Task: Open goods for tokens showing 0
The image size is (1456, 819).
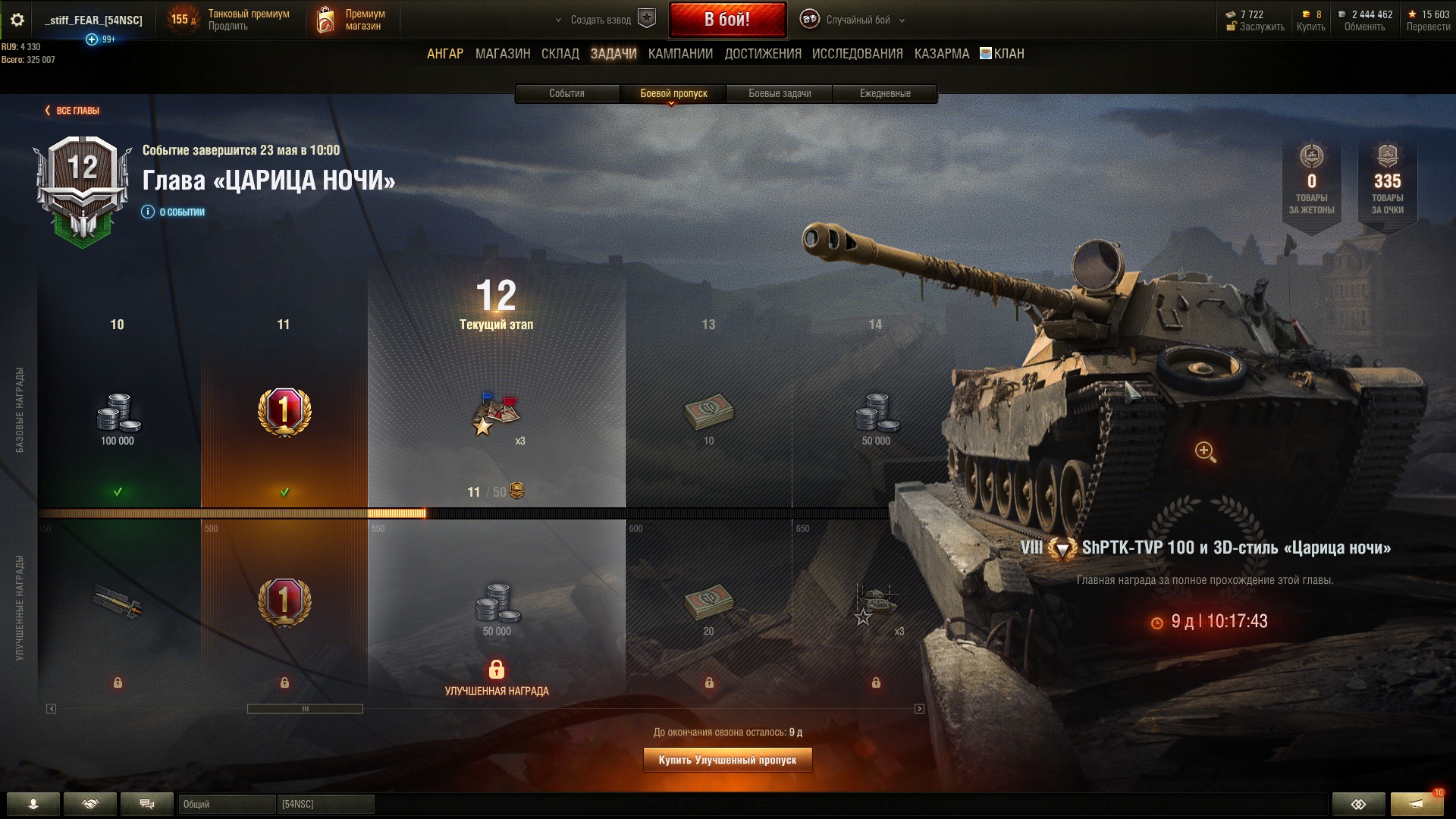Action: (x=1311, y=182)
